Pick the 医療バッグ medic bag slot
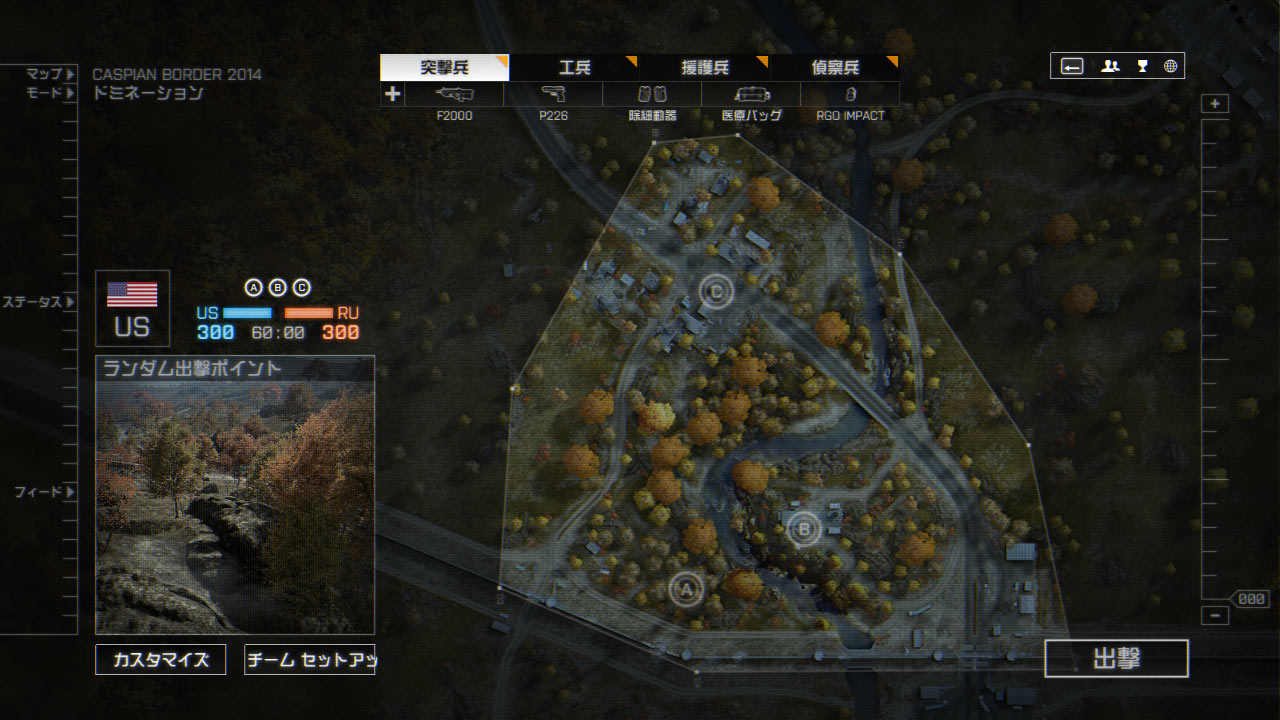Screen dimensions: 1280x720 click(751, 95)
